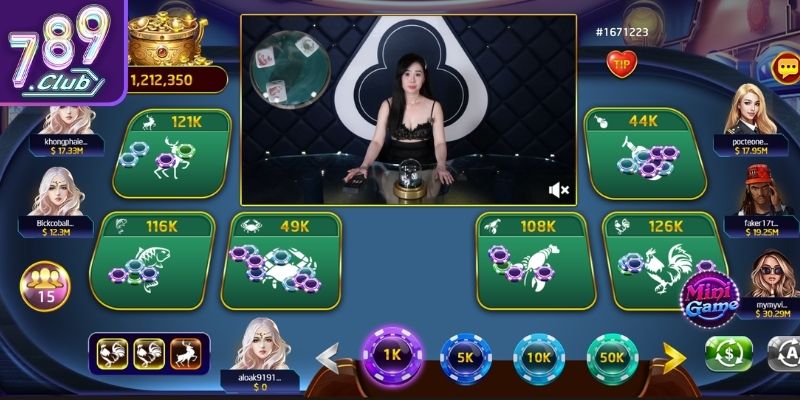Select the purple 1K chip
This screenshot has width=800, height=400.
[391, 354]
